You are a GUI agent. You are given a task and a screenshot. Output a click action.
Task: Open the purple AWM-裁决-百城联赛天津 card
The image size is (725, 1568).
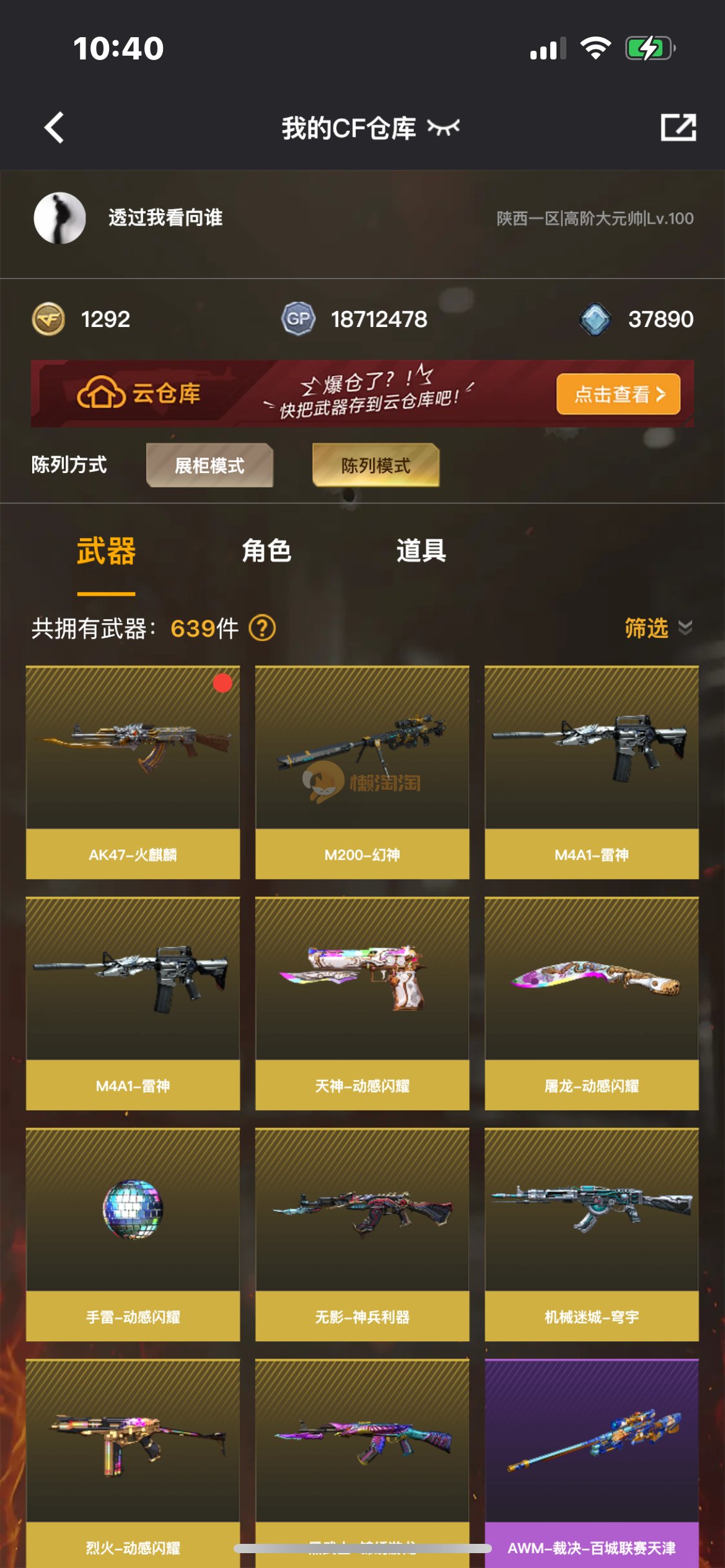pos(591,1461)
